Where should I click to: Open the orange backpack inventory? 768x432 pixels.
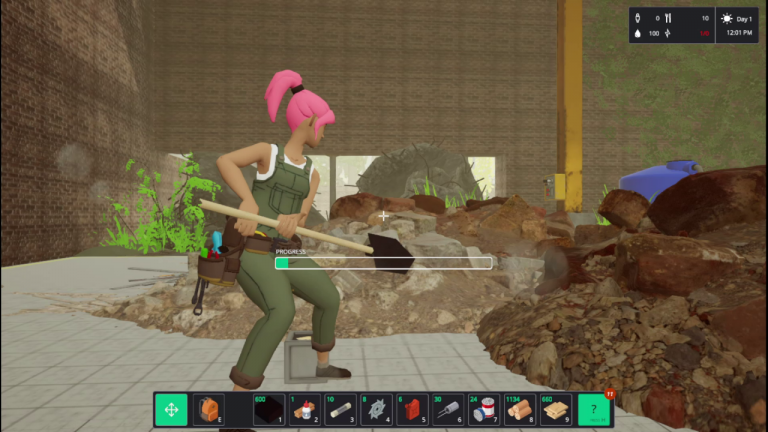click(207, 410)
